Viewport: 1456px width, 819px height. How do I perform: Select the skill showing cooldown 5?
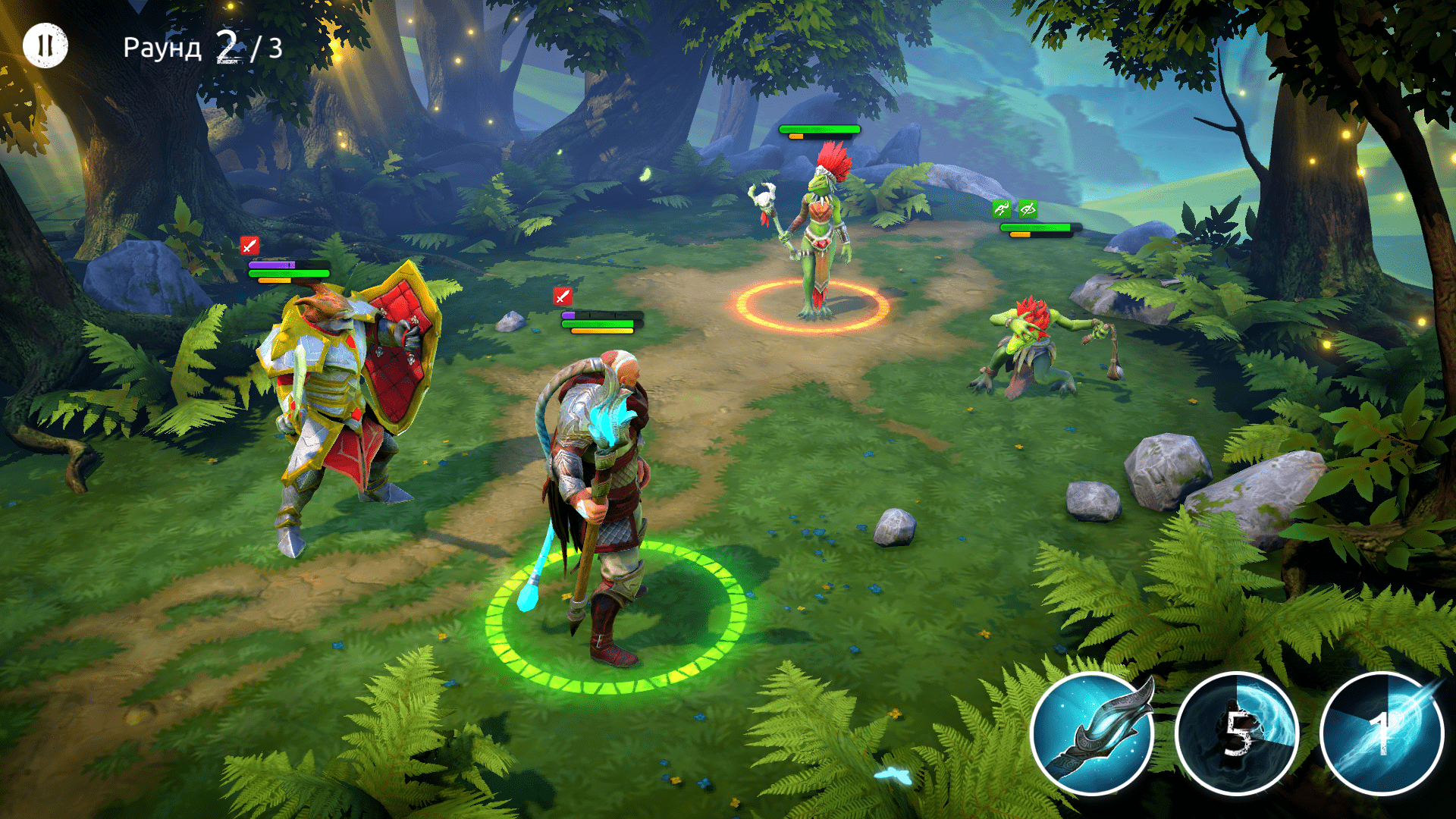point(1237,733)
